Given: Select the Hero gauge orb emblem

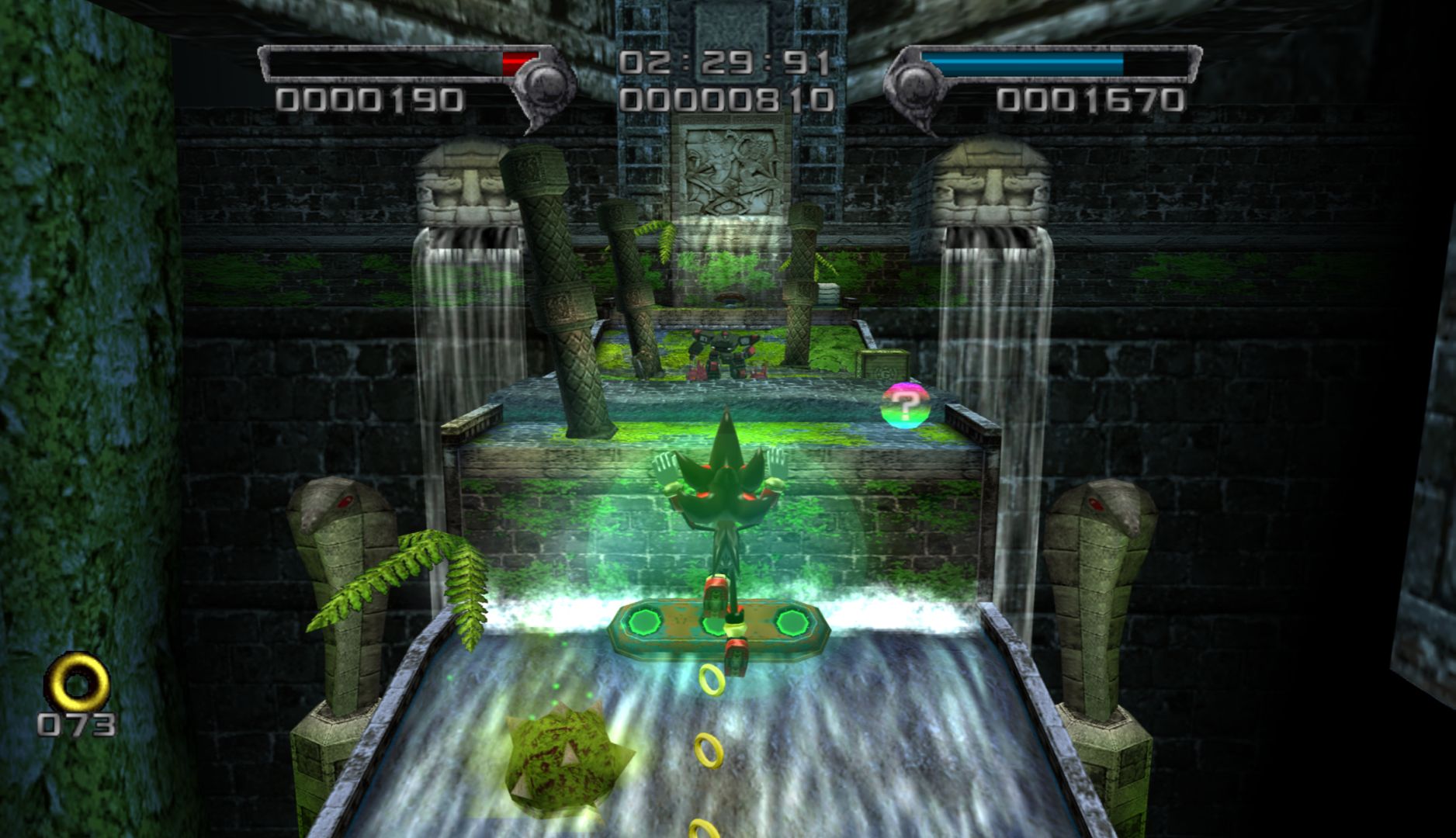Looking at the screenshot, I should coord(915,84).
